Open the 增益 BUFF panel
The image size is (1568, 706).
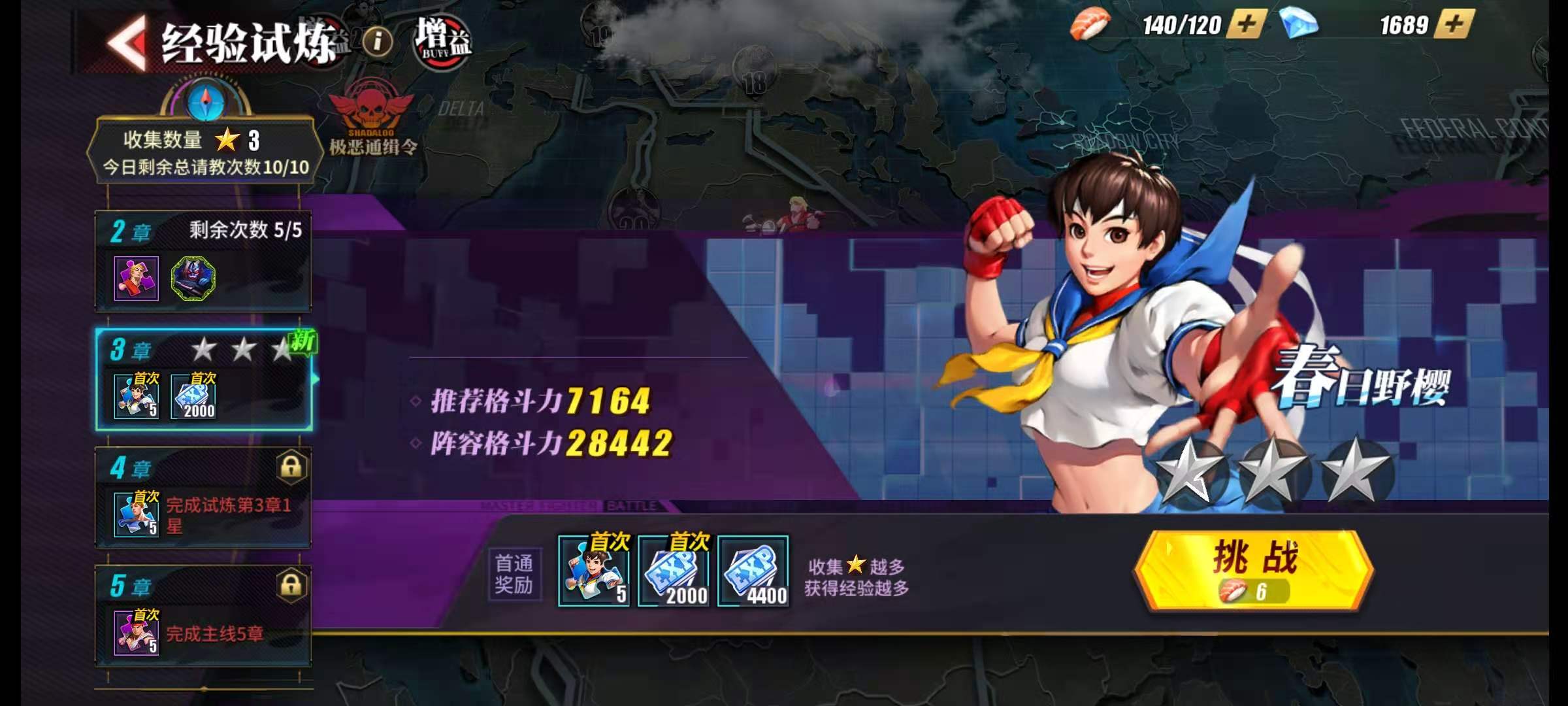(x=439, y=41)
